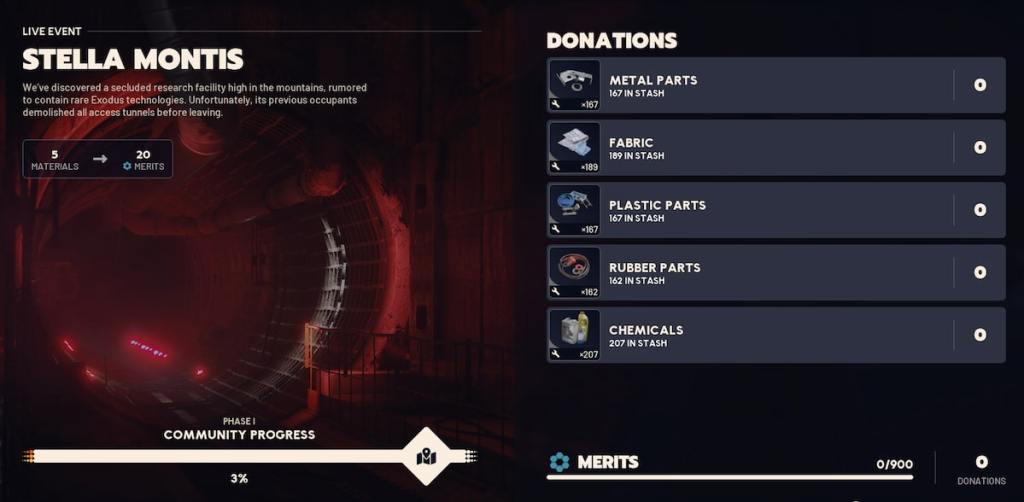Click the Community Progress map marker
The height and width of the screenshot is (502, 1024).
(427, 457)
